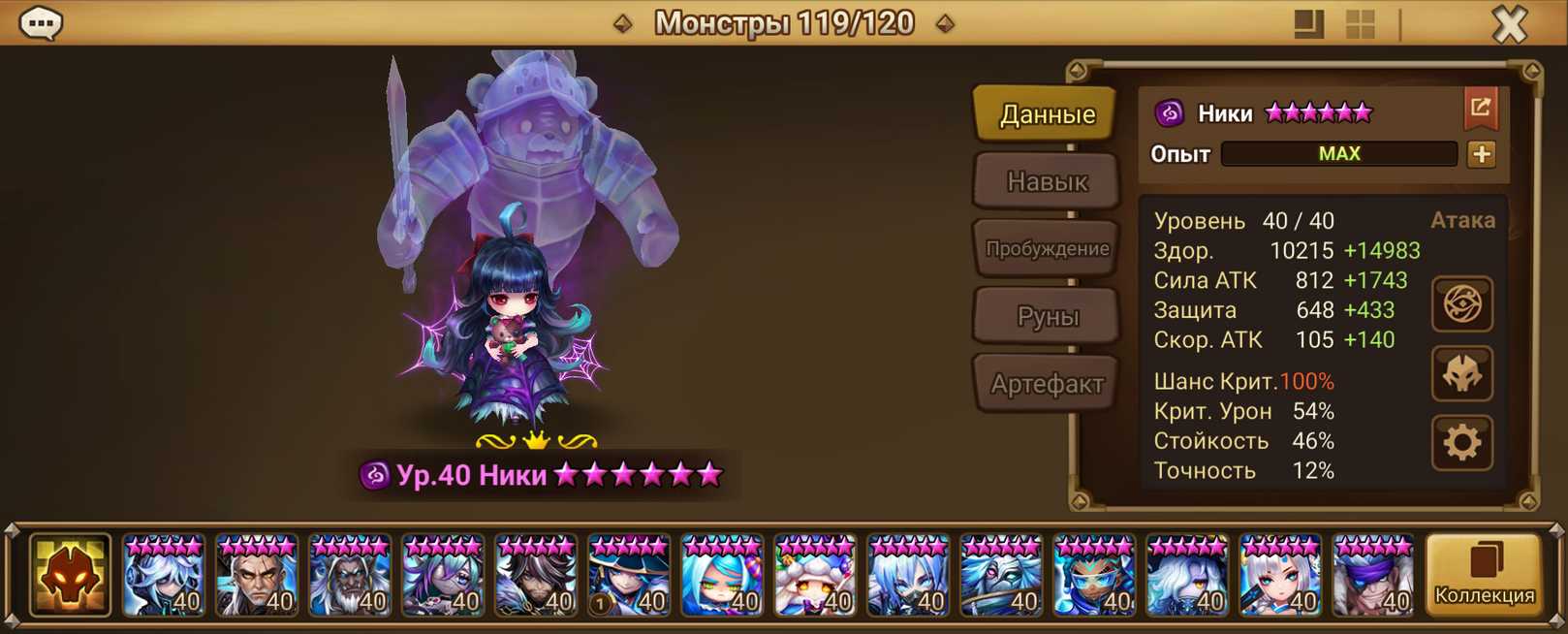
Task: Select the monster with a purple blindfold
Action: pyautogui.click(x=1373, y=576)
